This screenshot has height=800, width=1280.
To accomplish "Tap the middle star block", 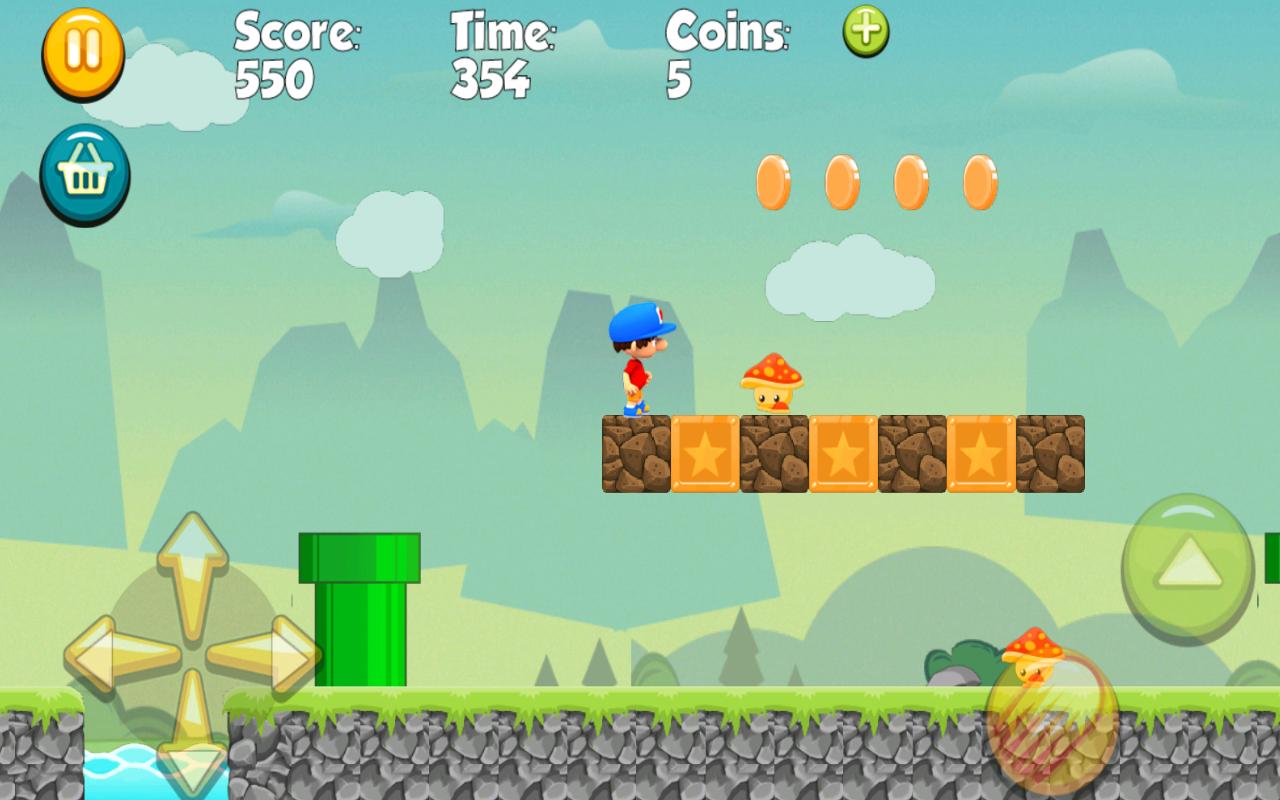I will tap(841, 452).
